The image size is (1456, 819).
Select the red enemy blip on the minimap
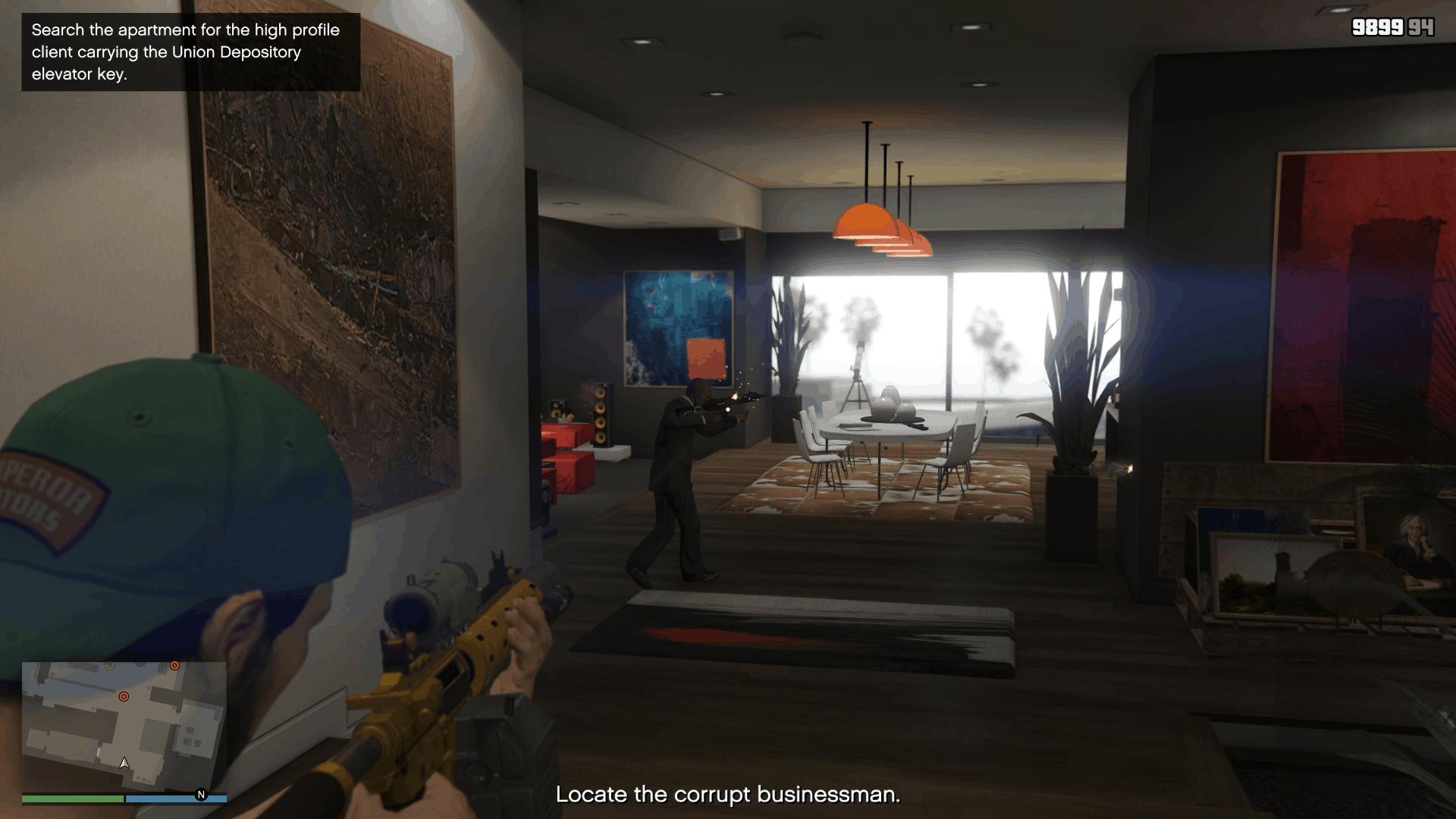(x=124, y=696)
